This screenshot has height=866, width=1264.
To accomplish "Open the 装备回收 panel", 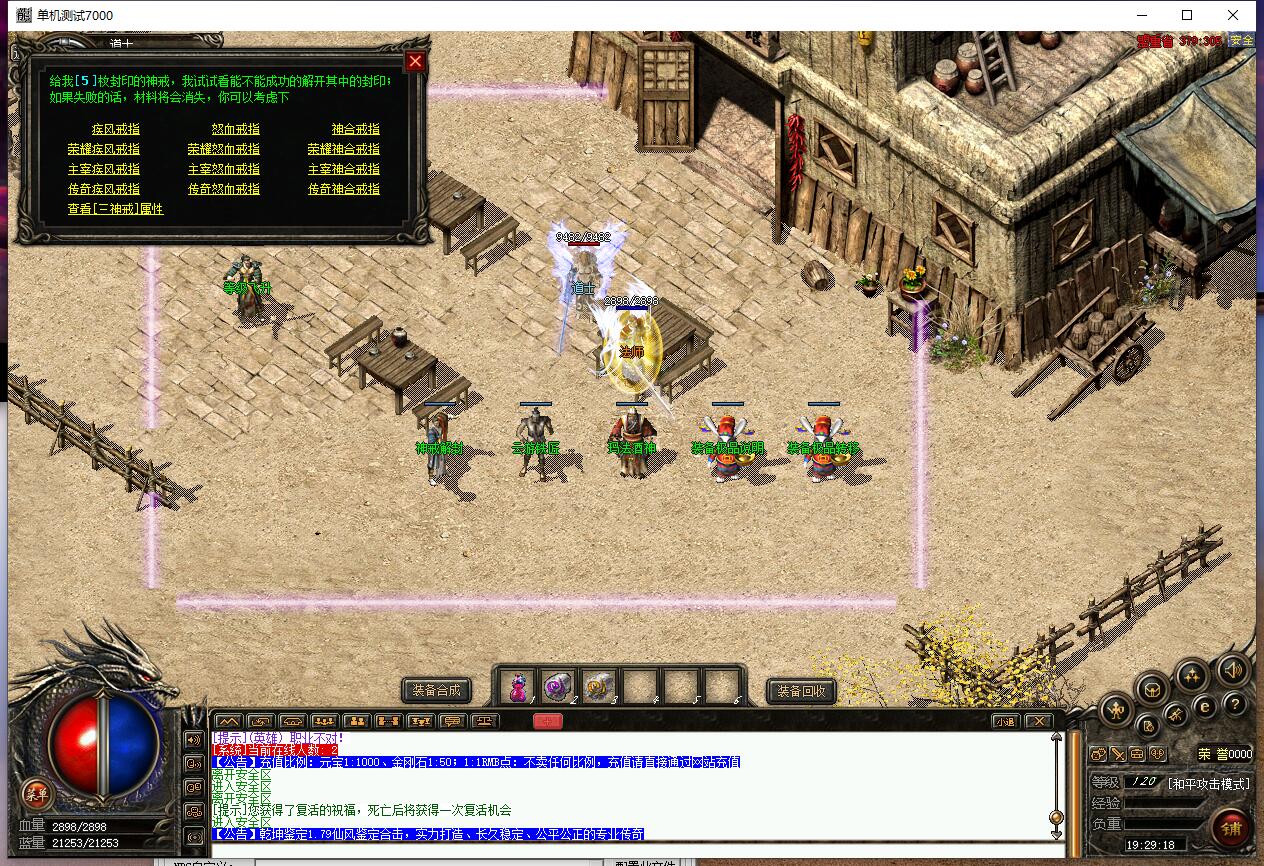I will click(800, 690).
